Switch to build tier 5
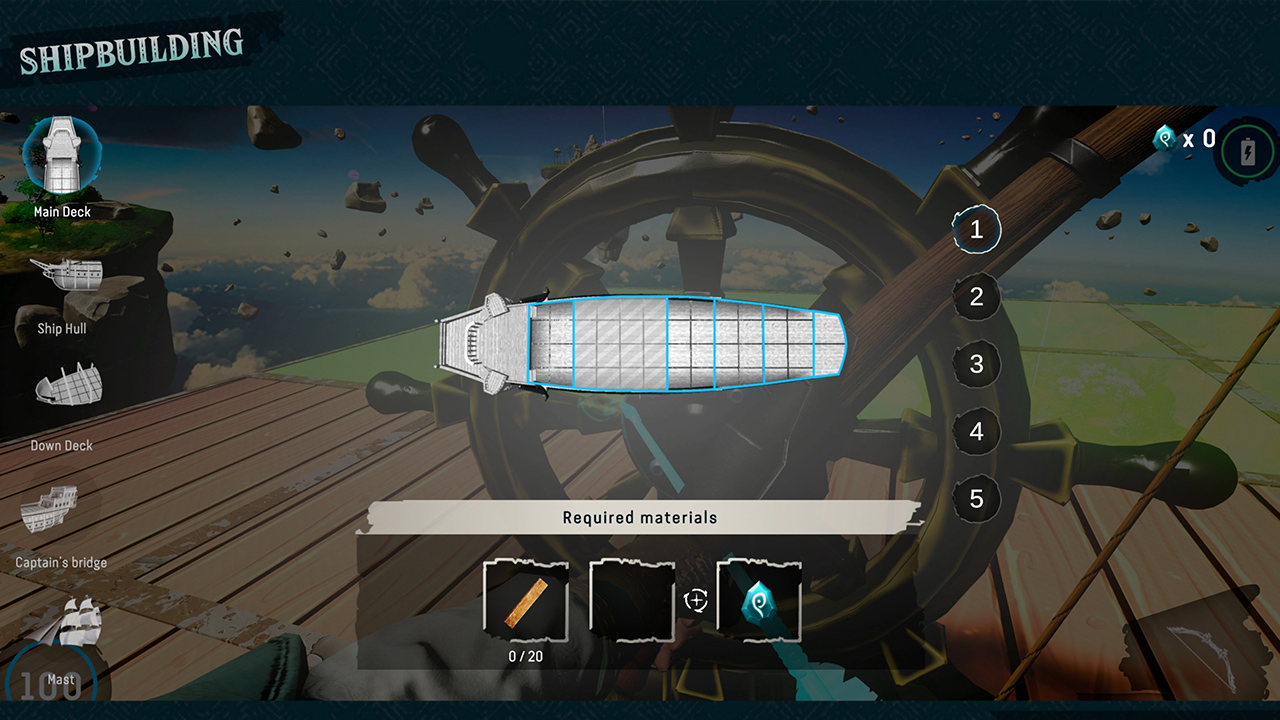The height and width of the screenshot is (720, 1280). coord(975,497)
